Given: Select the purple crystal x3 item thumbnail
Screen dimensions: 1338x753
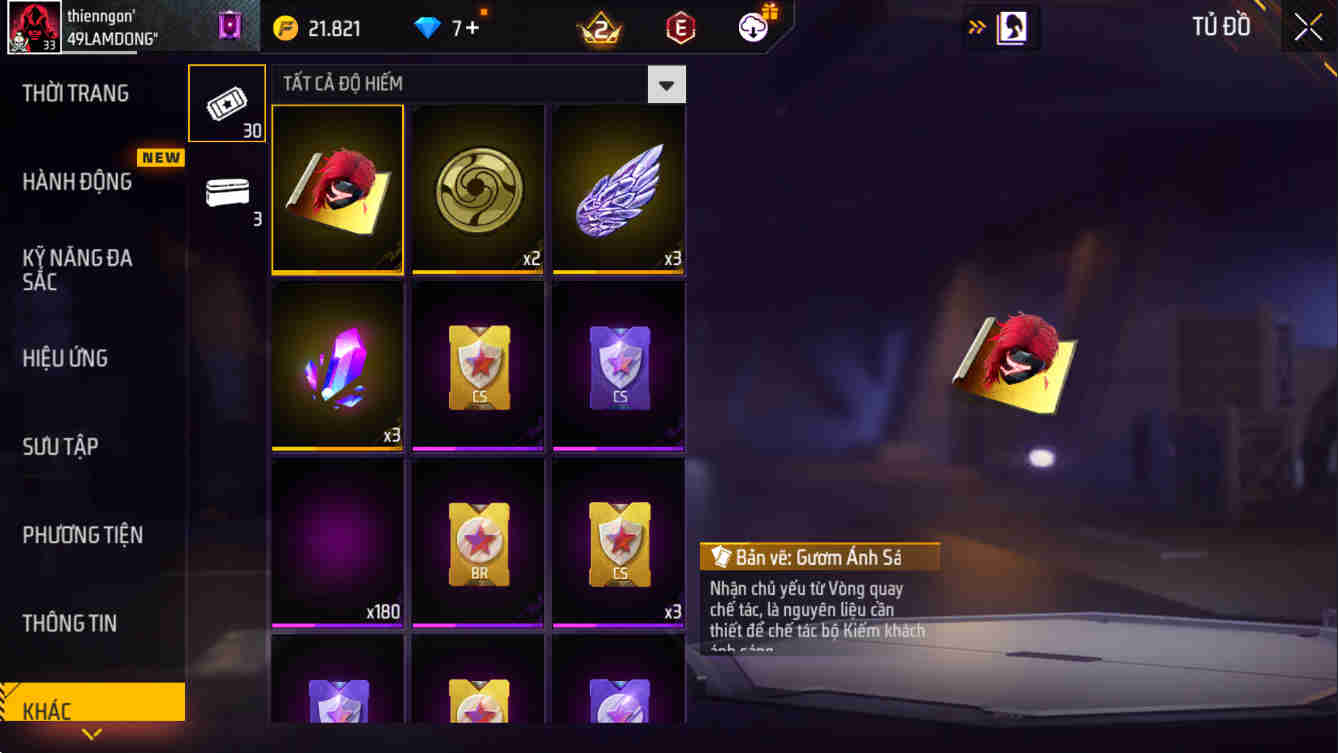Looking at the screenshot, I should (x=337, y=366).
